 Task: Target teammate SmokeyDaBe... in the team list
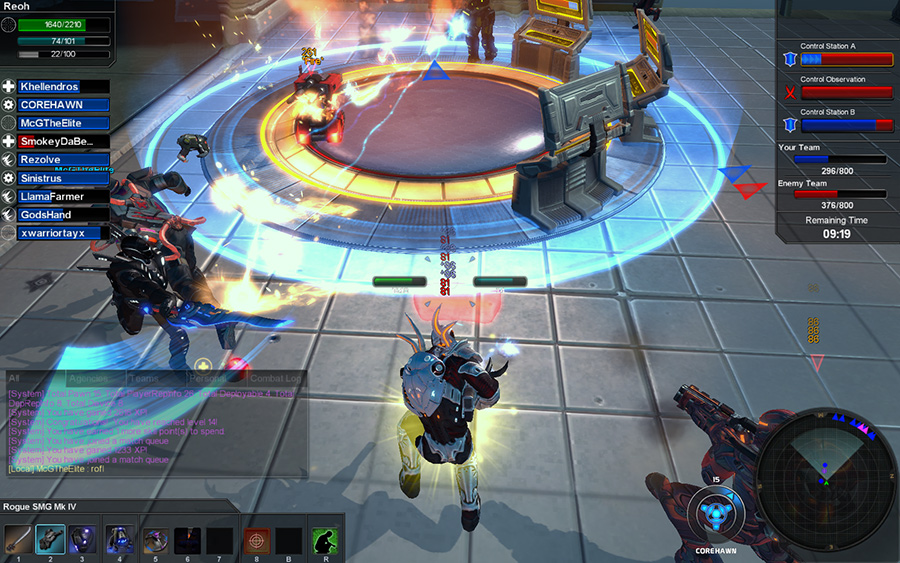[62, 142]
